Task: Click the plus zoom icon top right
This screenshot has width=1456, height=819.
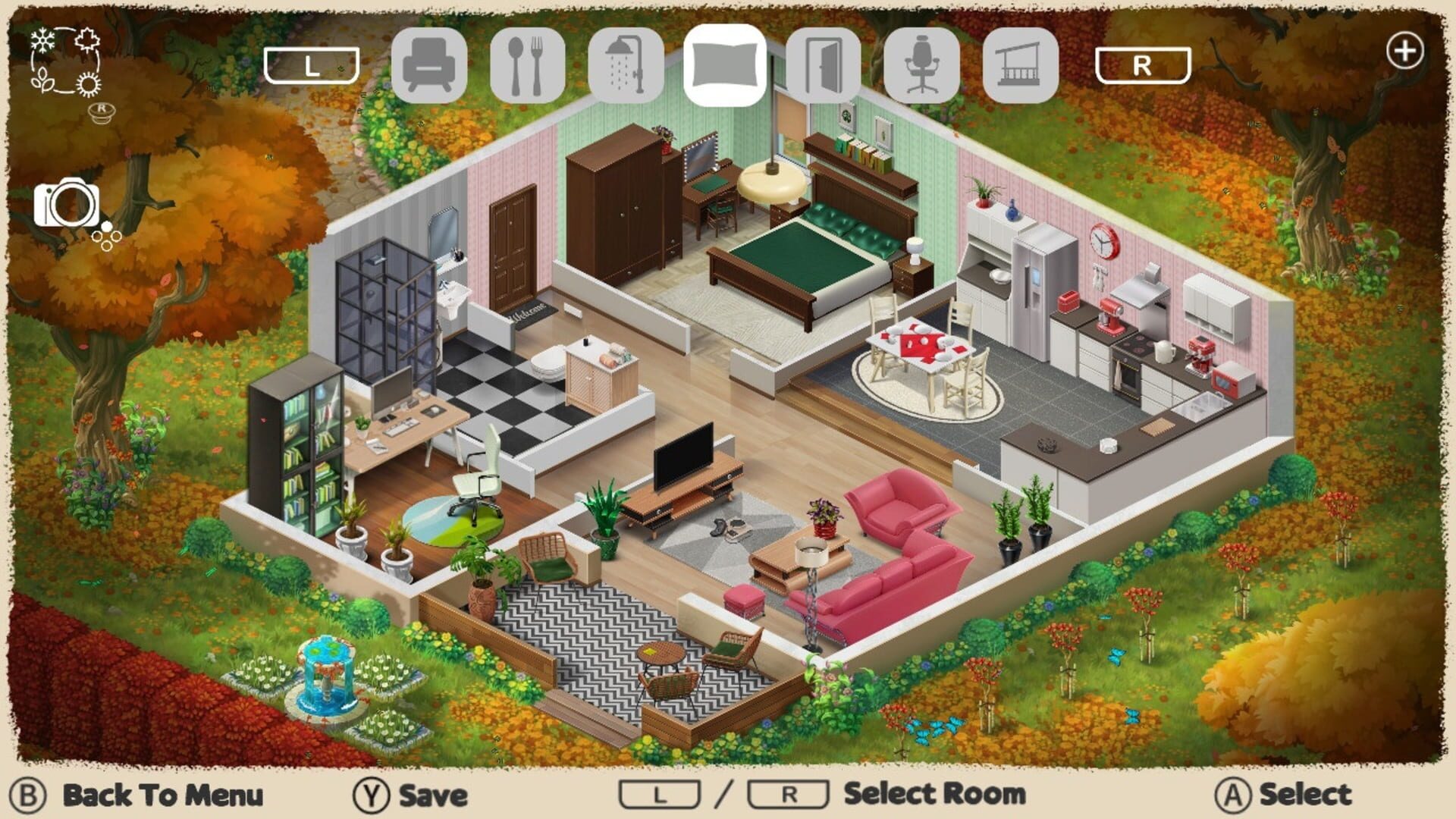Action: click(x=1407, y=52)
